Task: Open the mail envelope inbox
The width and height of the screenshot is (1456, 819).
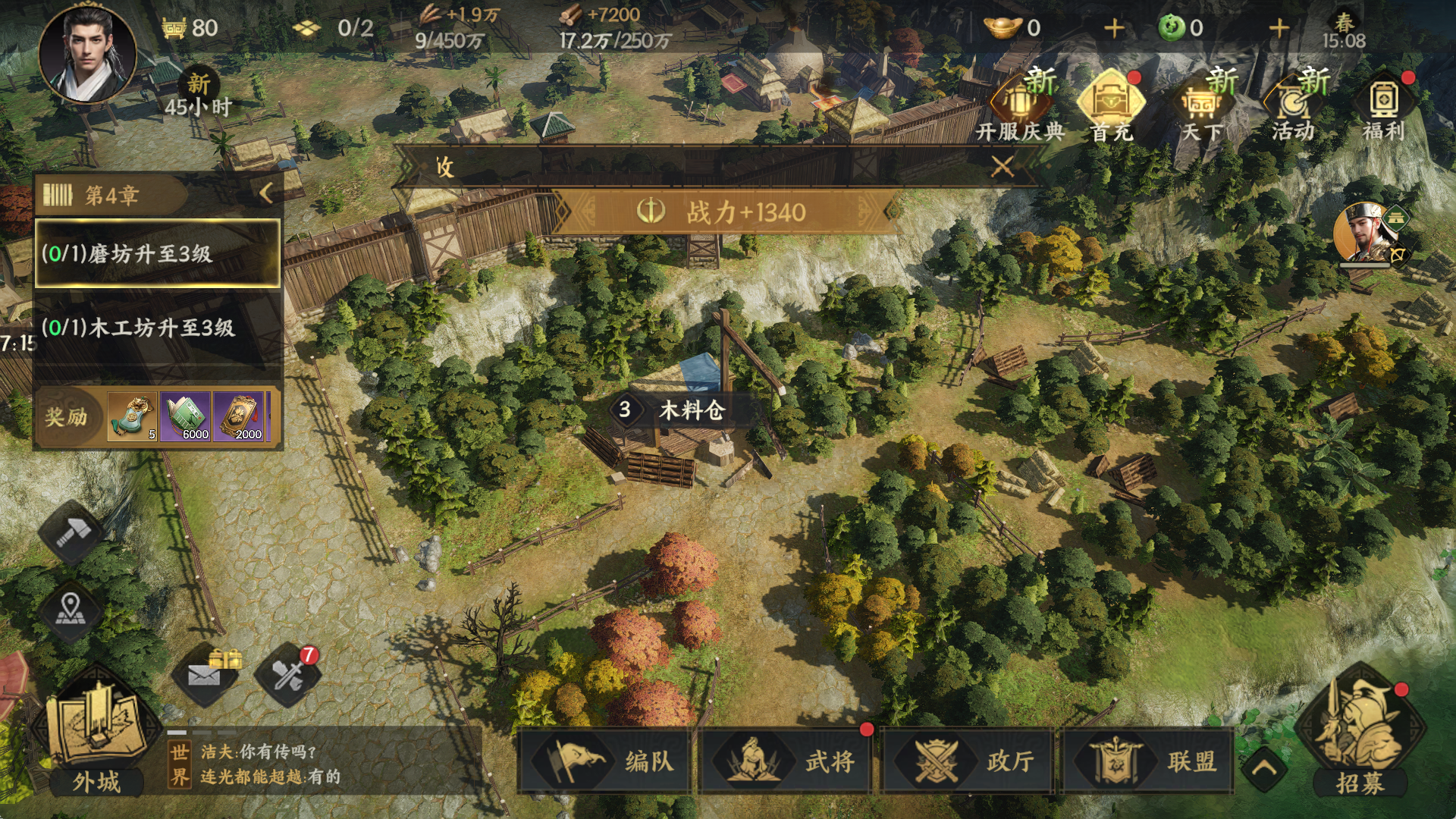Action: [205, 674]
